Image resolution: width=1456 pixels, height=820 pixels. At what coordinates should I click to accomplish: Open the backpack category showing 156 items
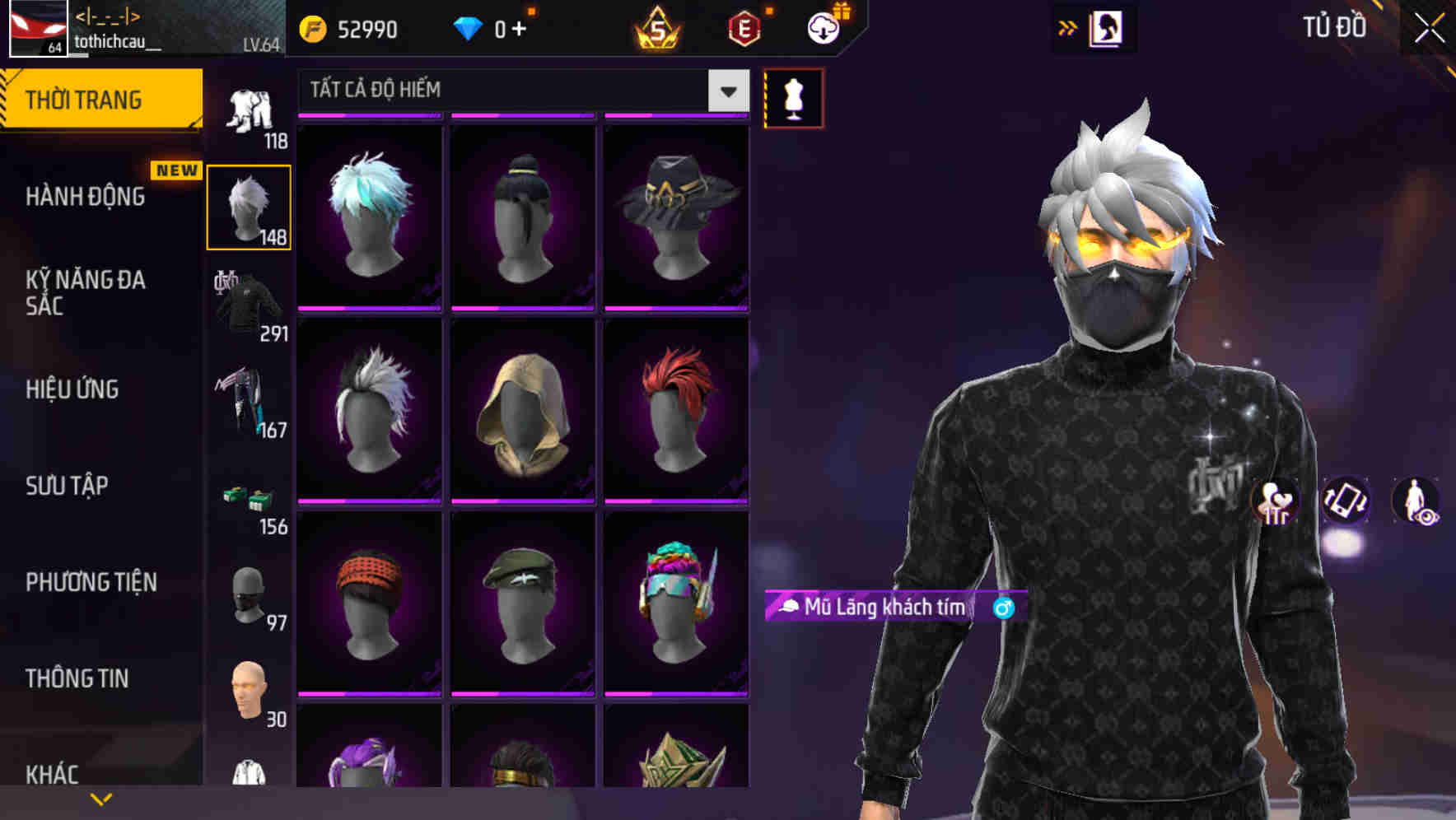pyautogui.click(x=250, y=501)
